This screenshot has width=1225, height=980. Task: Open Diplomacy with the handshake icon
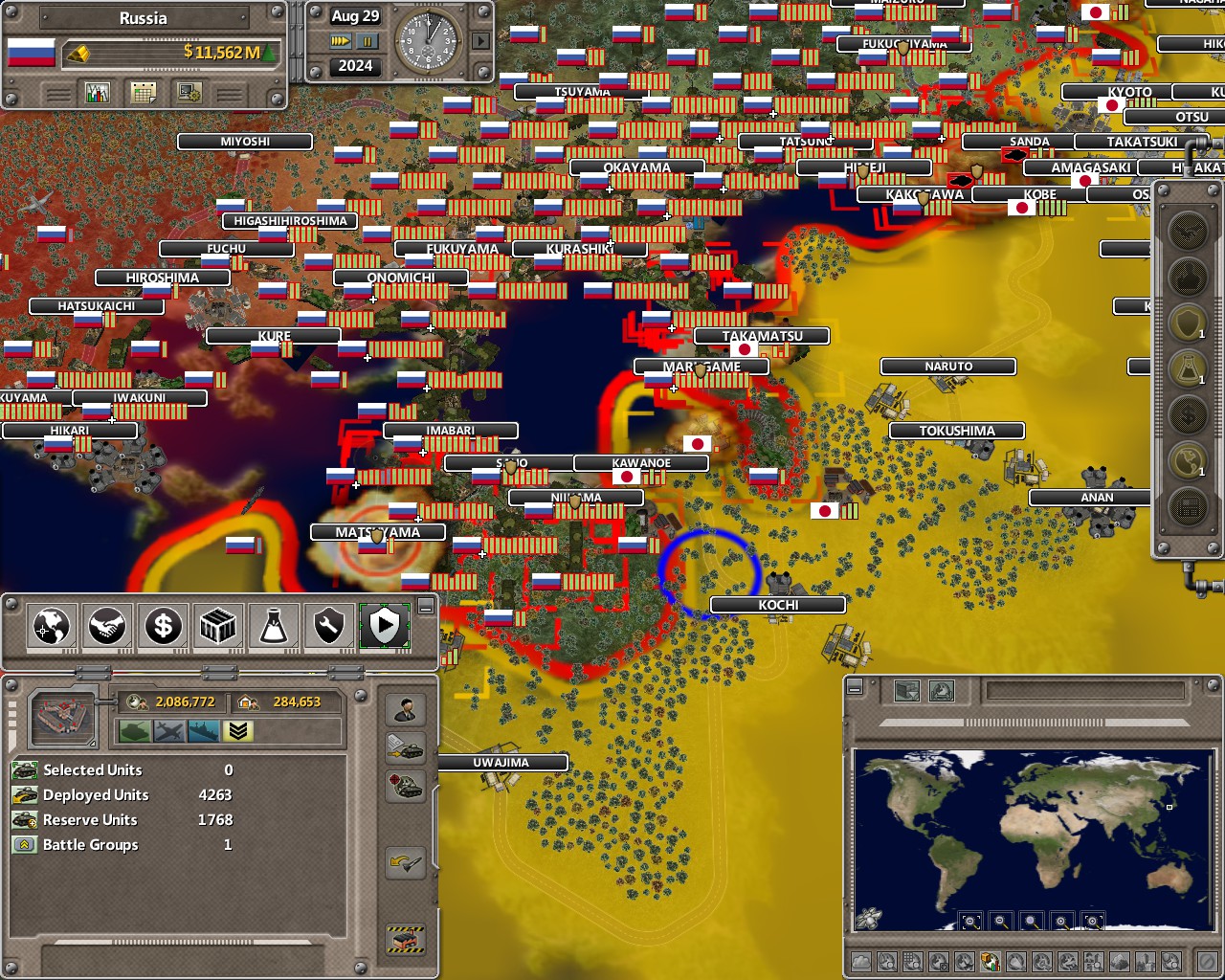[x=106, y=627]
